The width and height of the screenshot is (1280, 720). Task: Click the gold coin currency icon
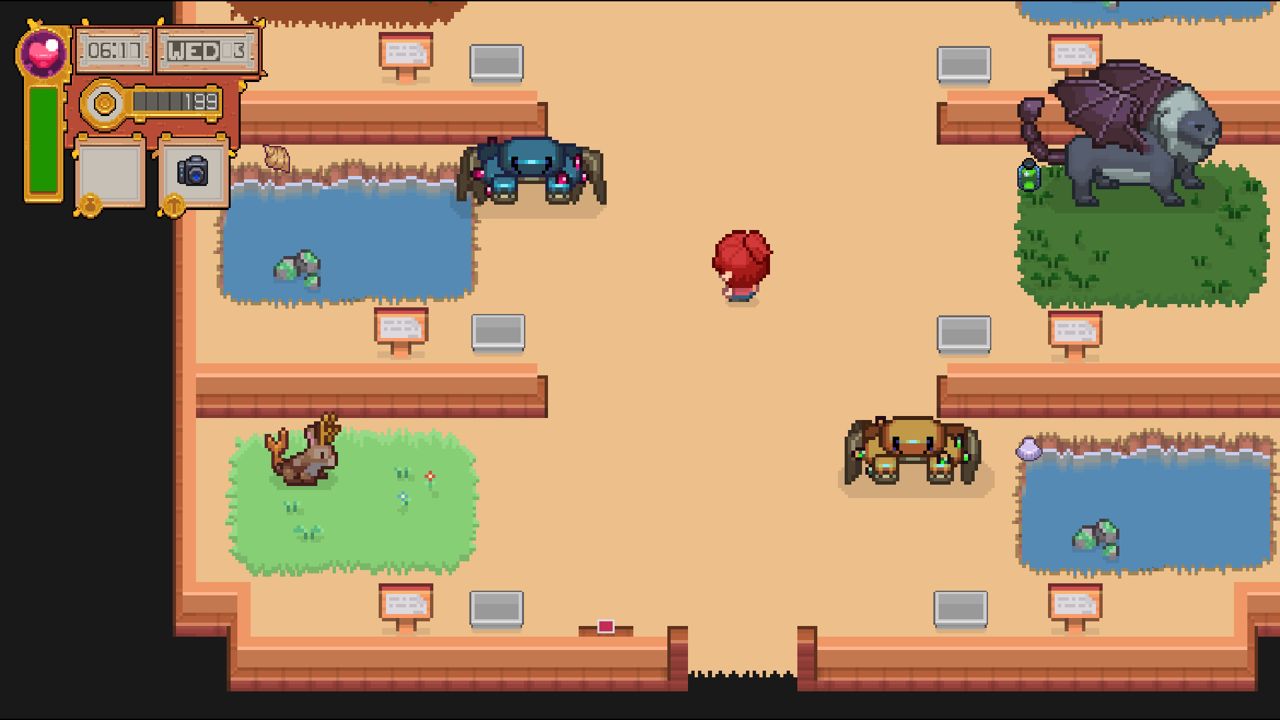pos(104,103)
